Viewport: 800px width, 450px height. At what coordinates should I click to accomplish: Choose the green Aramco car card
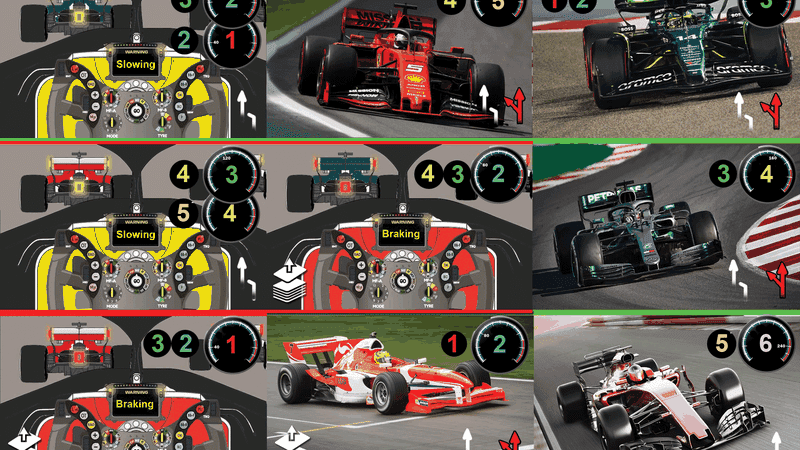pyautogui.click(x=667, y=68)
